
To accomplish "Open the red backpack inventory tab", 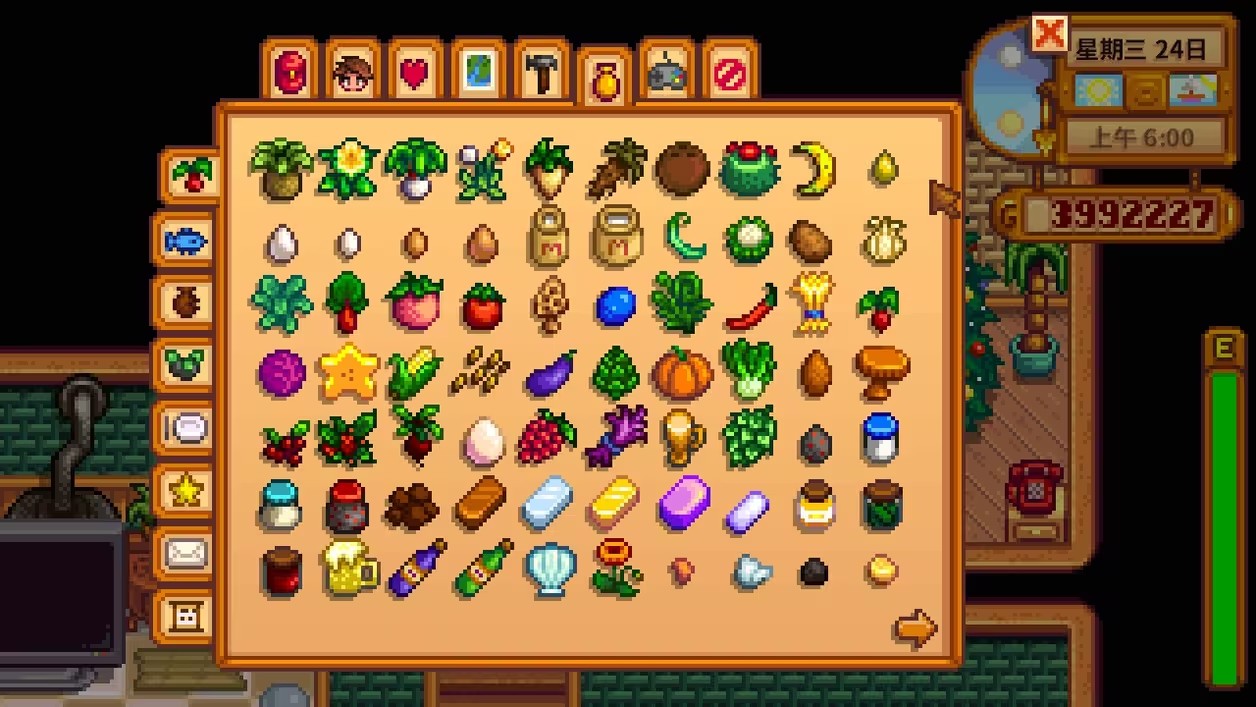I will coord(289,73).
